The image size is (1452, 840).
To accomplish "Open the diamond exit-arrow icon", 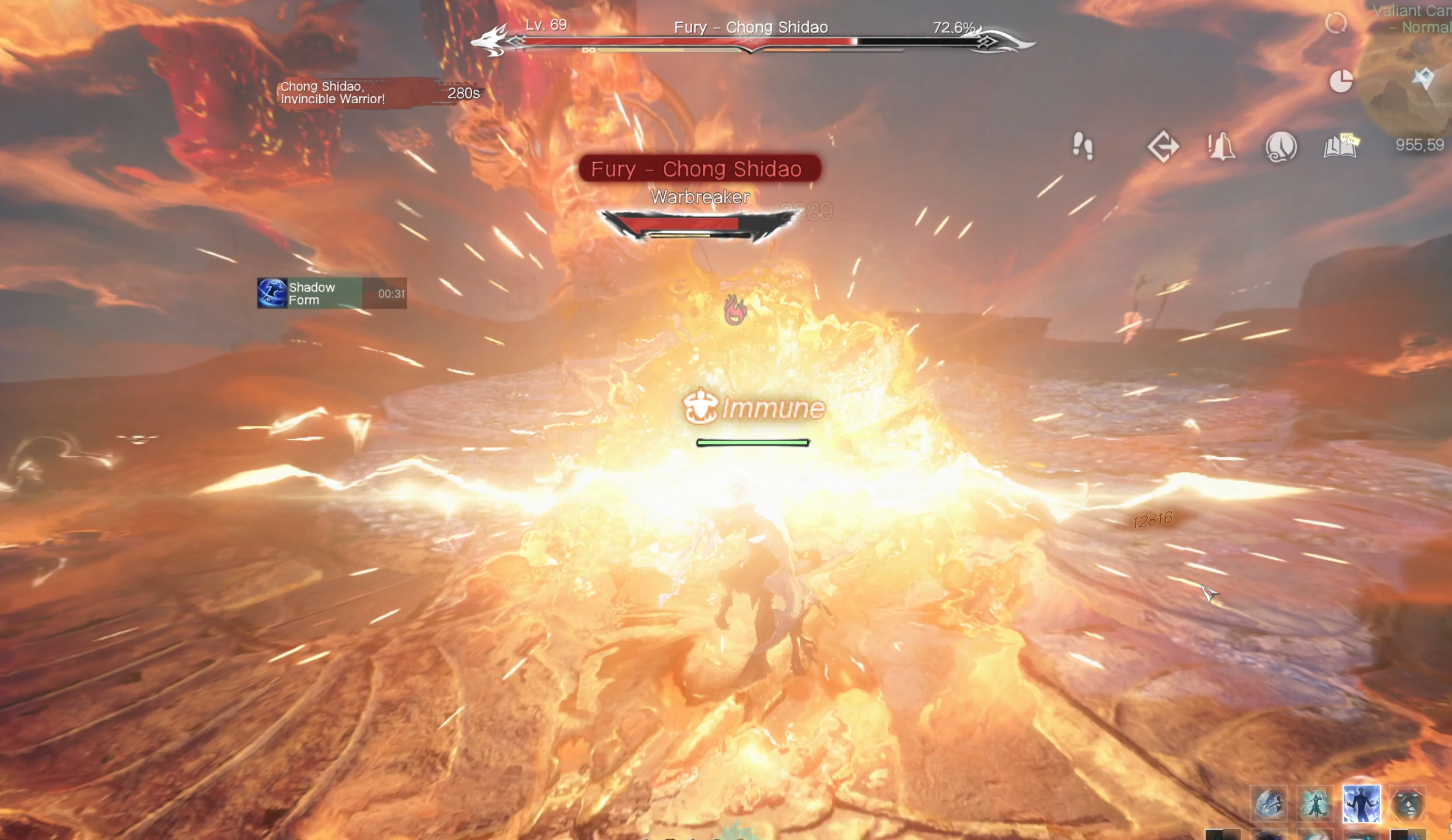I will coord(1163,146).
